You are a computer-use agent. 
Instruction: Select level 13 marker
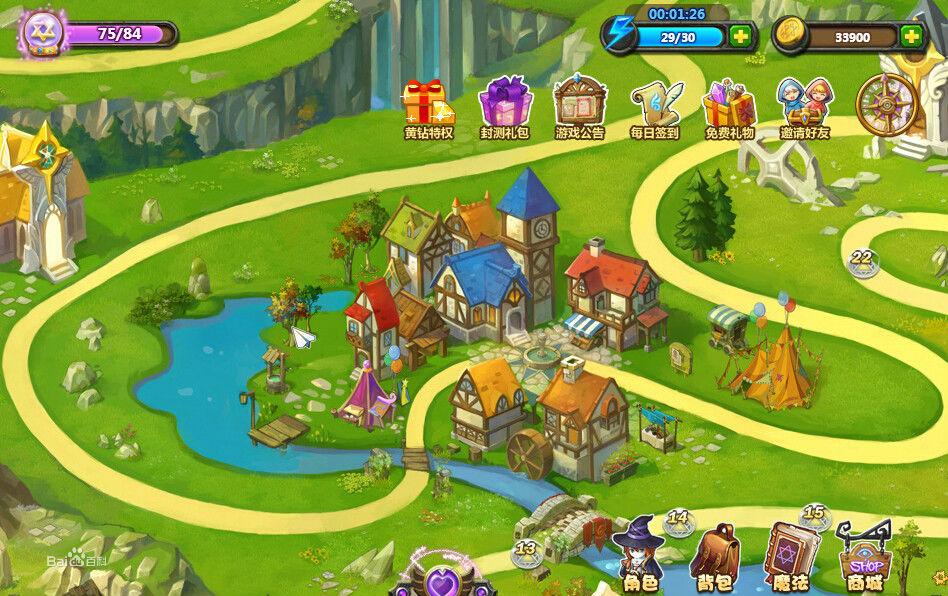526,551
